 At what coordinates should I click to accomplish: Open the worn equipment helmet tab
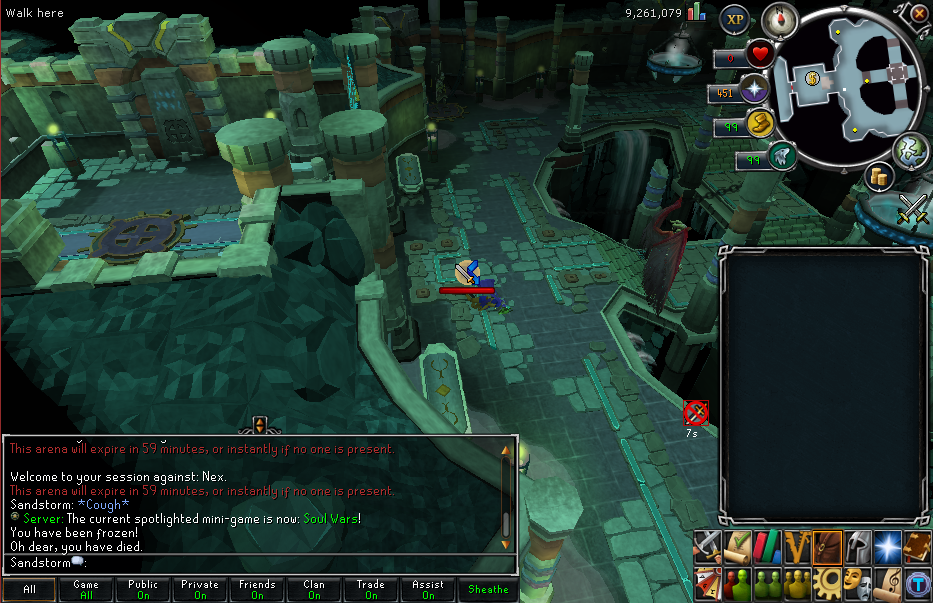857,545
